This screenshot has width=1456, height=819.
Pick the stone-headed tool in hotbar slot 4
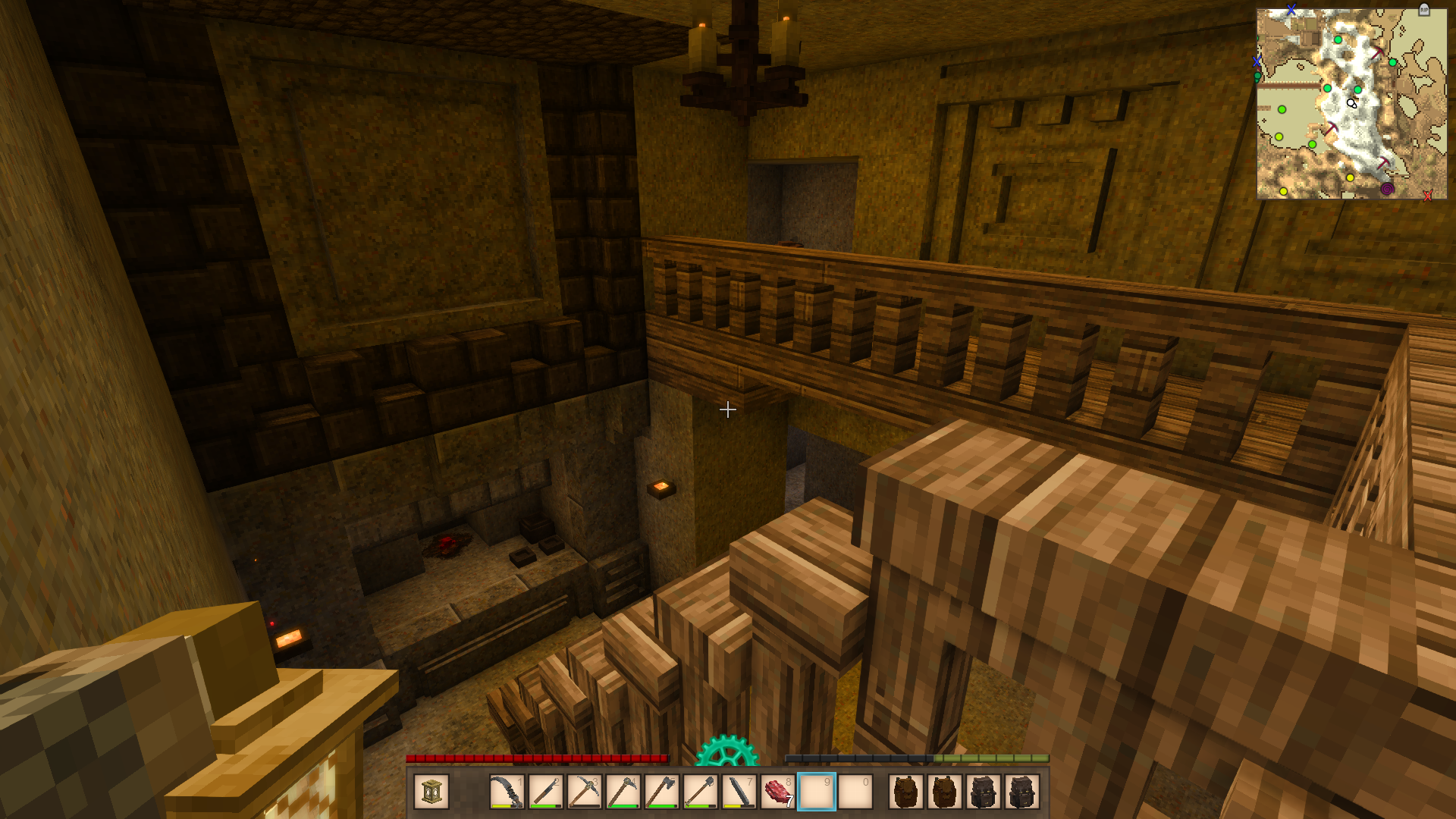click(x=623, y=792)
